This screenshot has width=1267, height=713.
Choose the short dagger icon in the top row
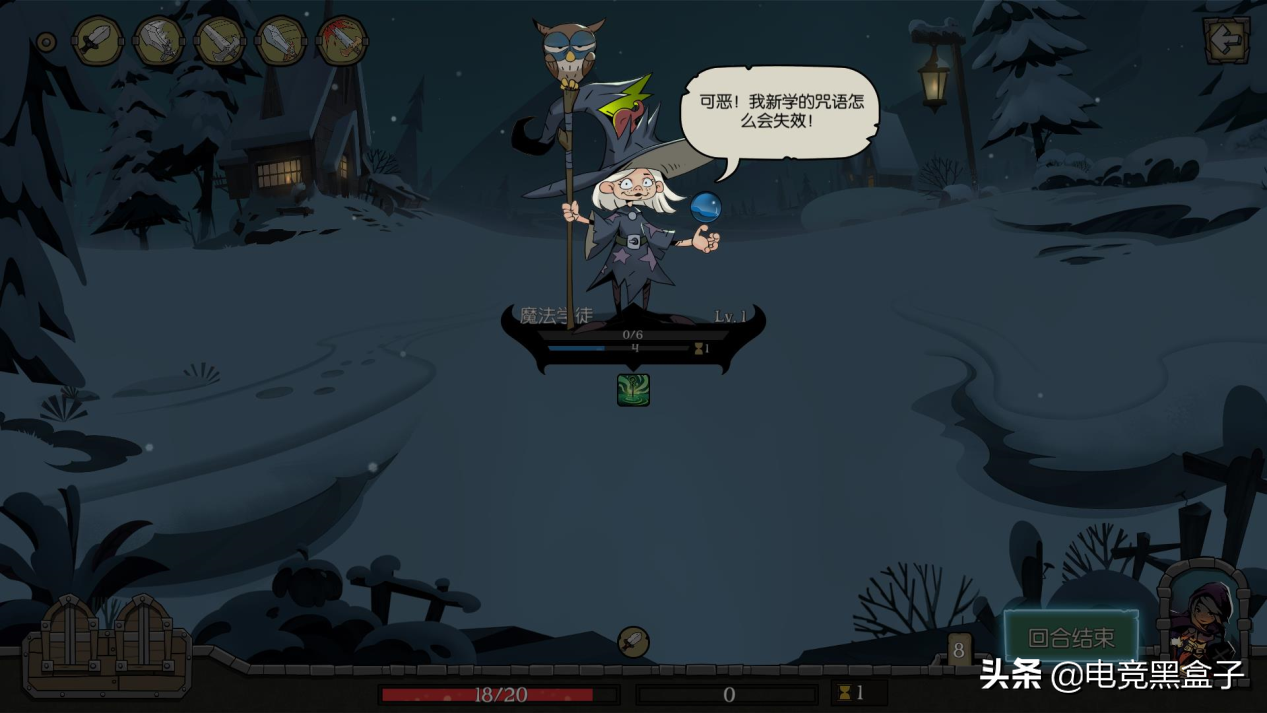97,42
